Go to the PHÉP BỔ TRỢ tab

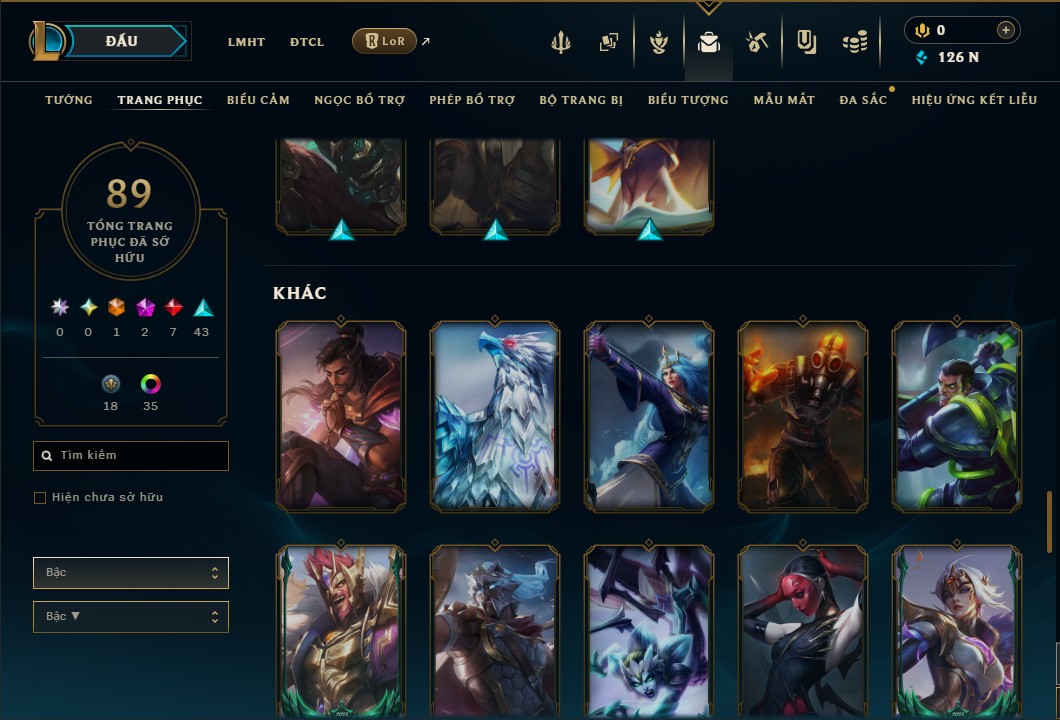pos(472,100)
